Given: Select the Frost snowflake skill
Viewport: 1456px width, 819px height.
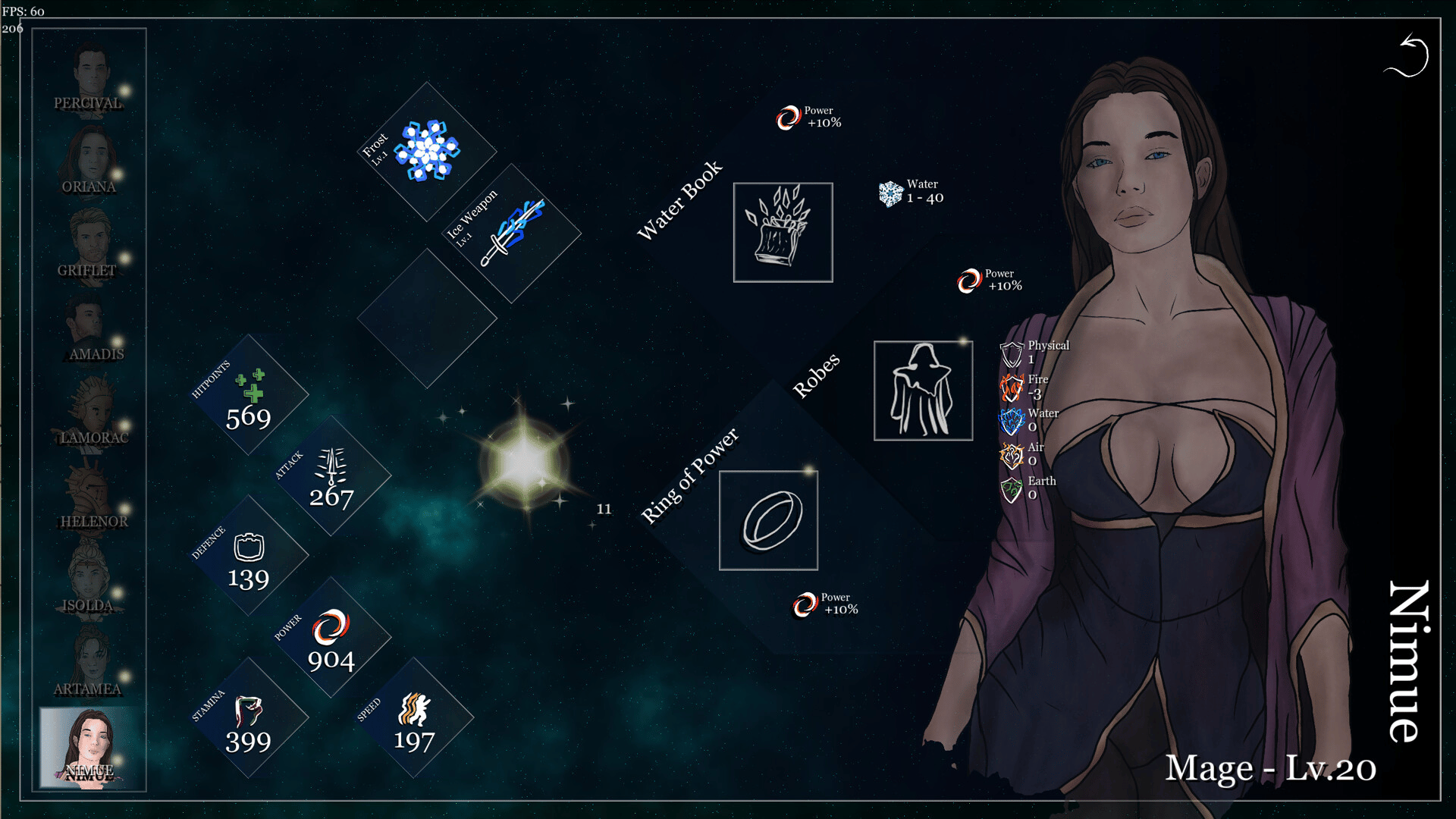Looking at the screenshot, I should pos(428,151).
